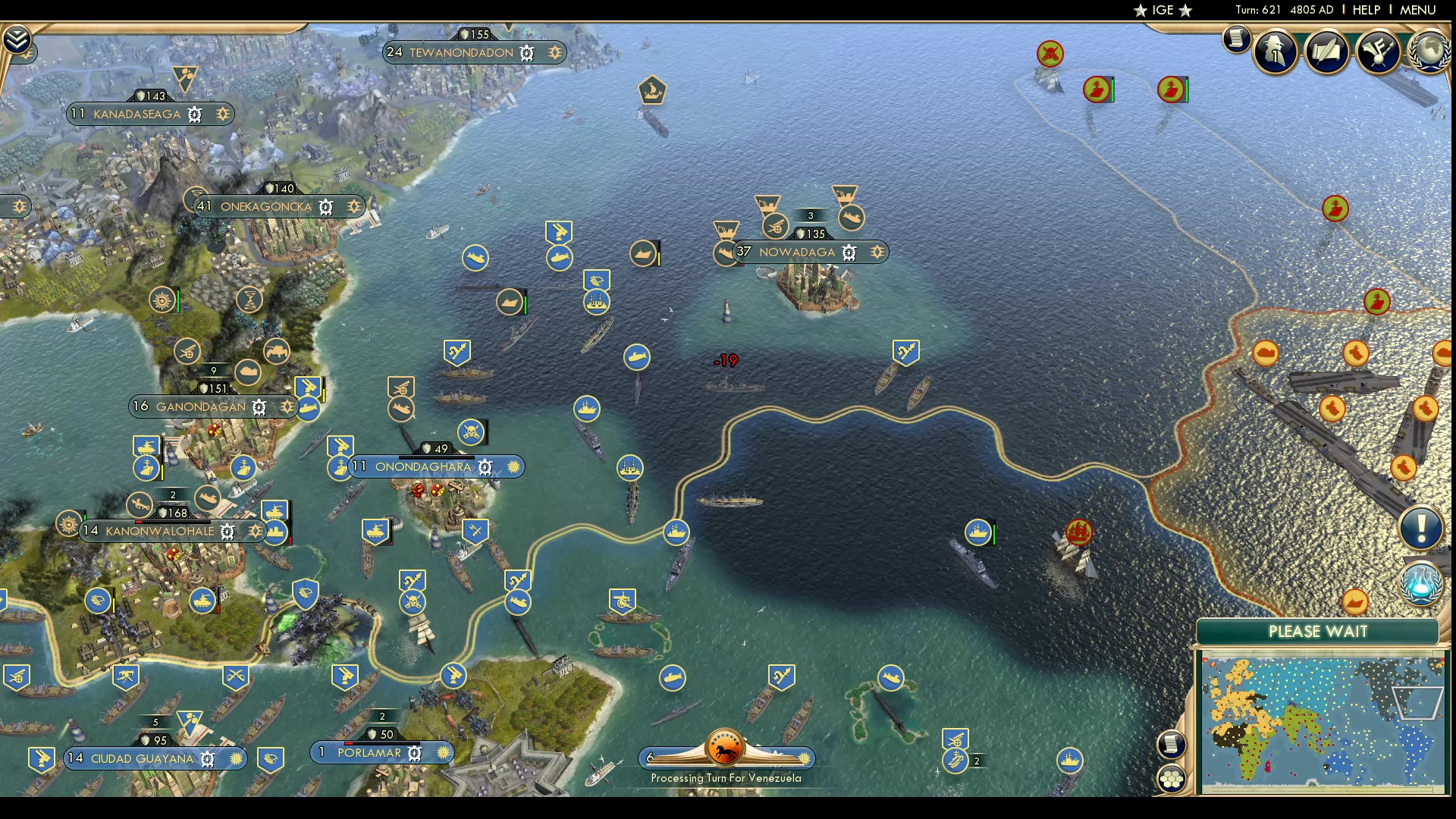
Task: Open the diplomacy globe overview
Action: click(1430, 51)
